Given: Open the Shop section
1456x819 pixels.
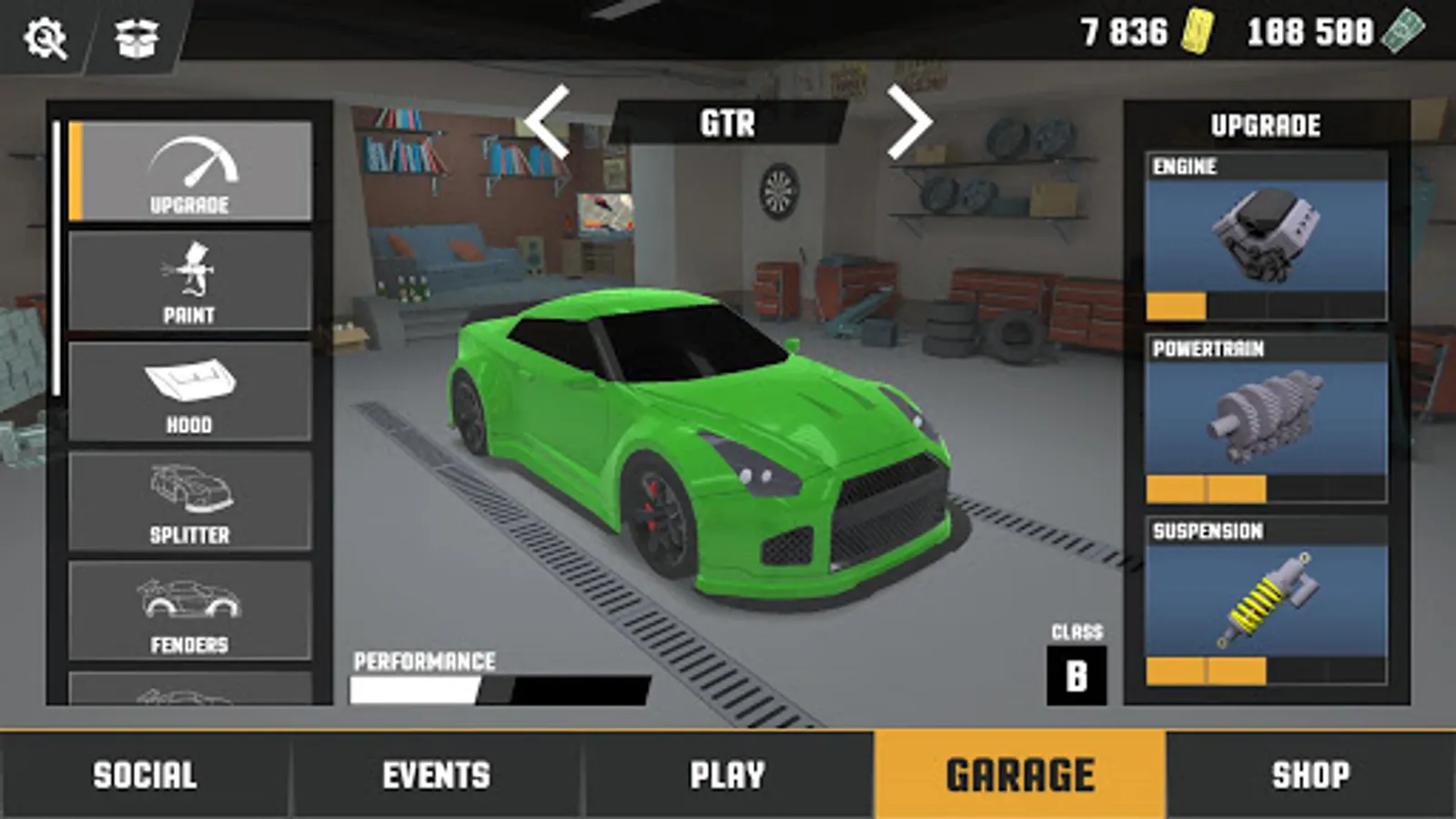Looking at the screenshot, I should (1310, 774).
